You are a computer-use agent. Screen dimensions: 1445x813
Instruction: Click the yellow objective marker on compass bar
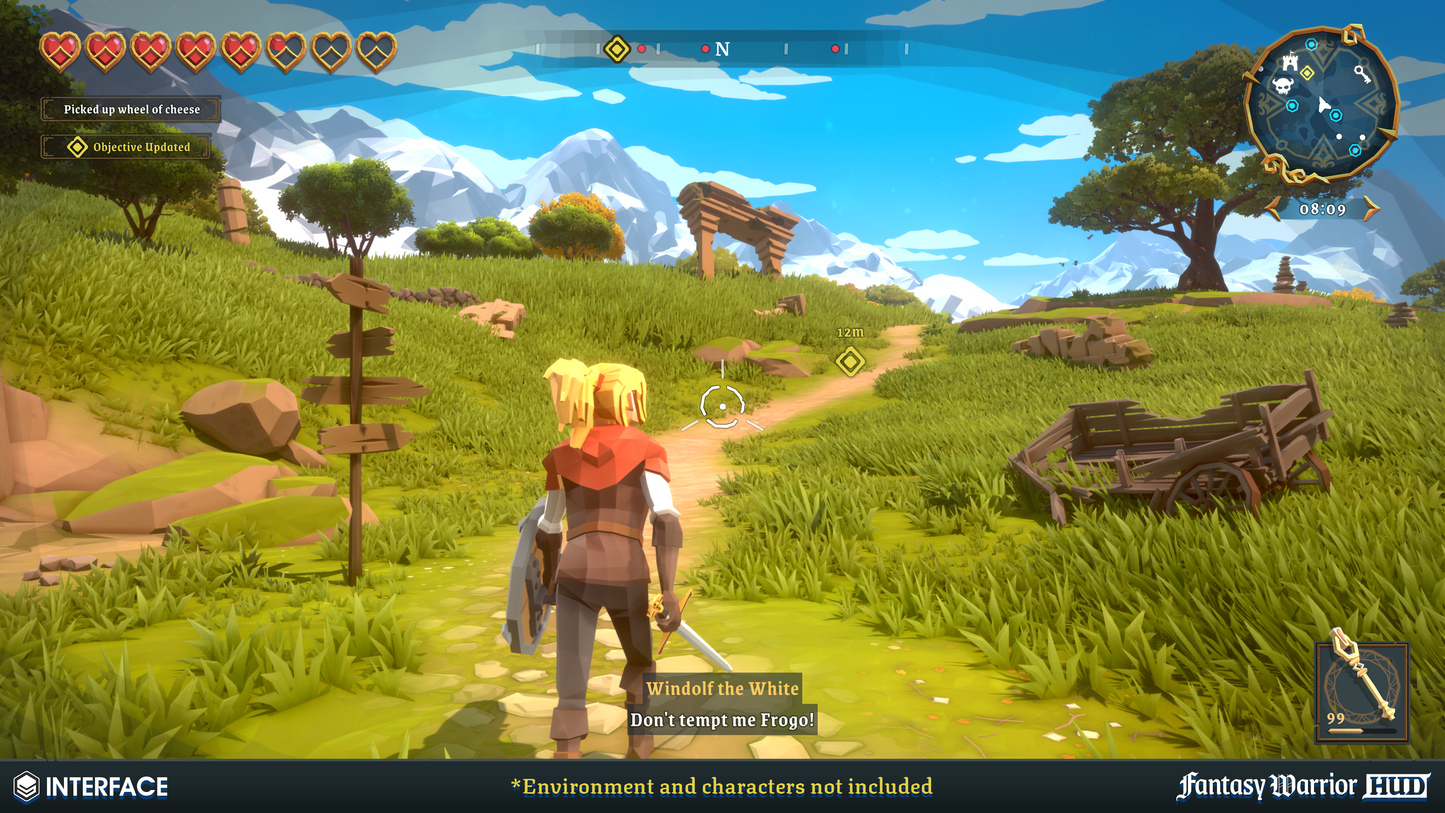618,48
